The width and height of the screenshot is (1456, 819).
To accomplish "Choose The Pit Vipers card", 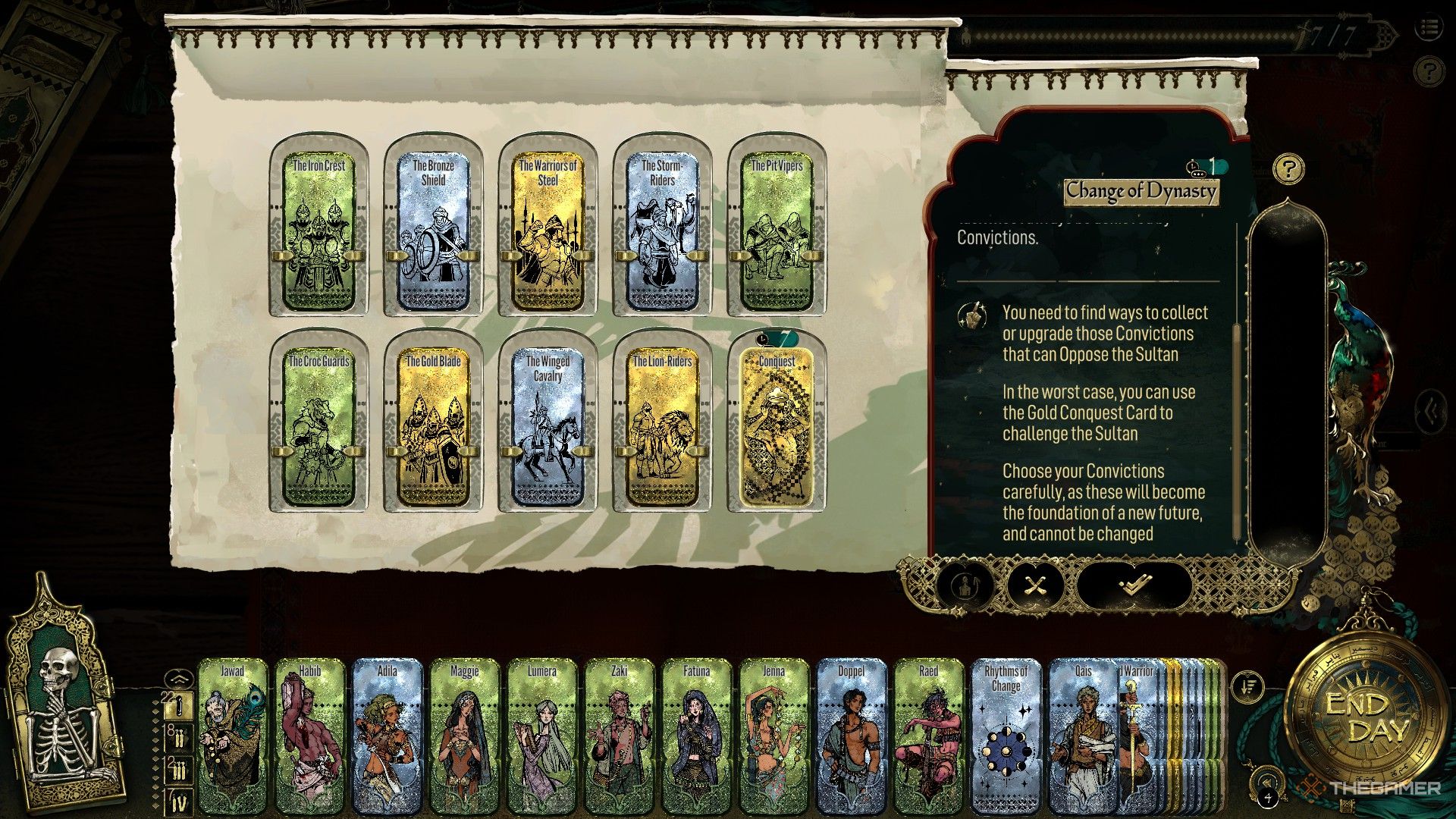I will point(777,227).
